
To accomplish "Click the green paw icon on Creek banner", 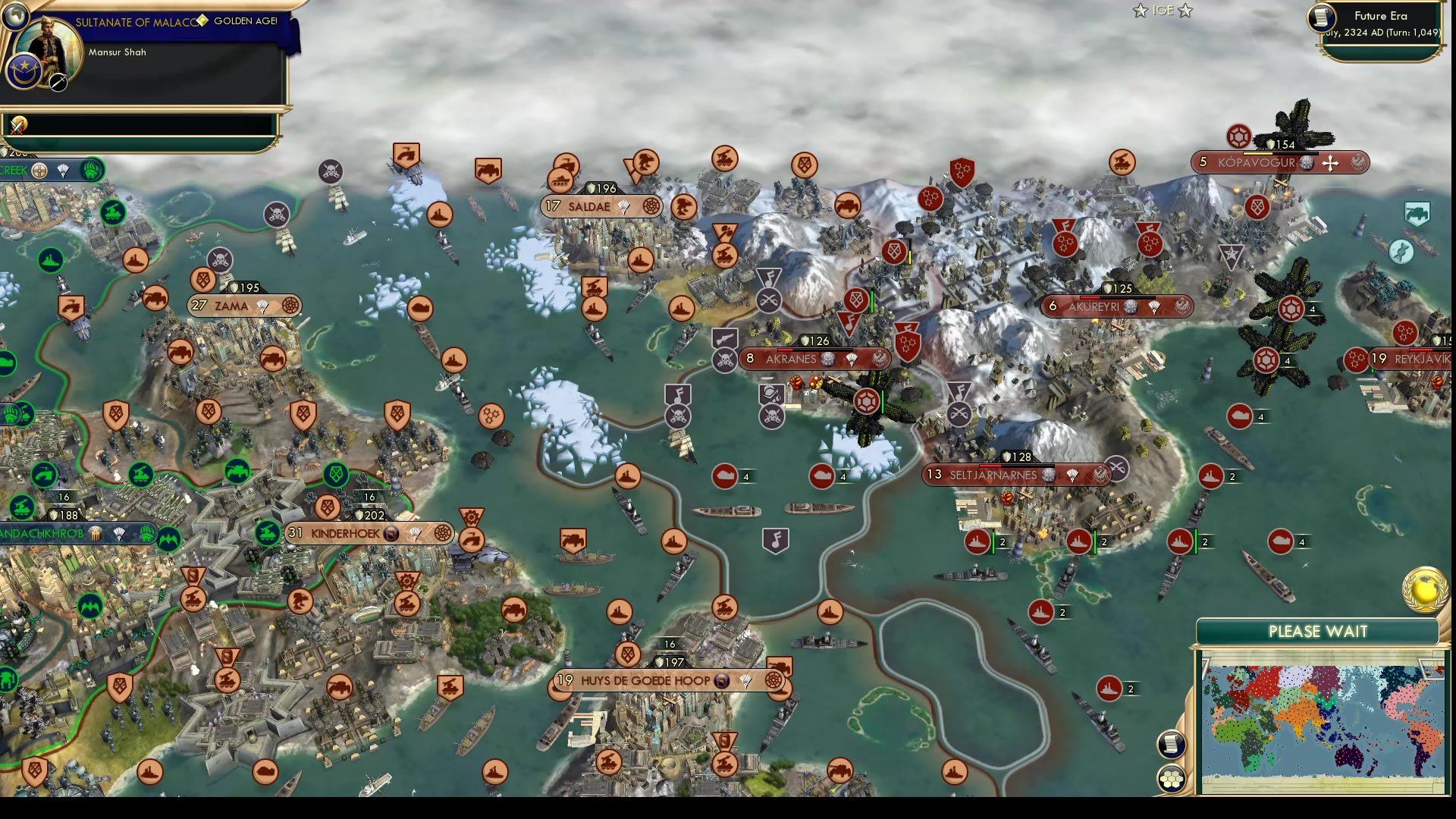I will click(x=91, y=171).
